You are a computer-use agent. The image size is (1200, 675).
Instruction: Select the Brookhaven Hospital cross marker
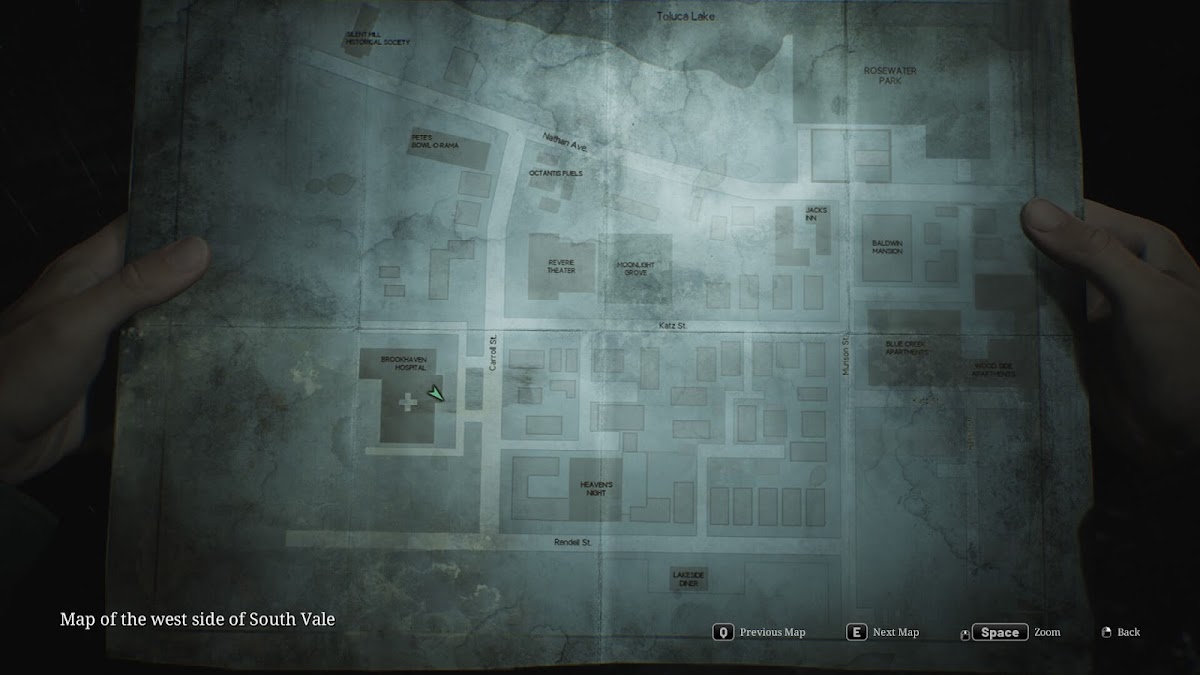(x=408, y=403)
